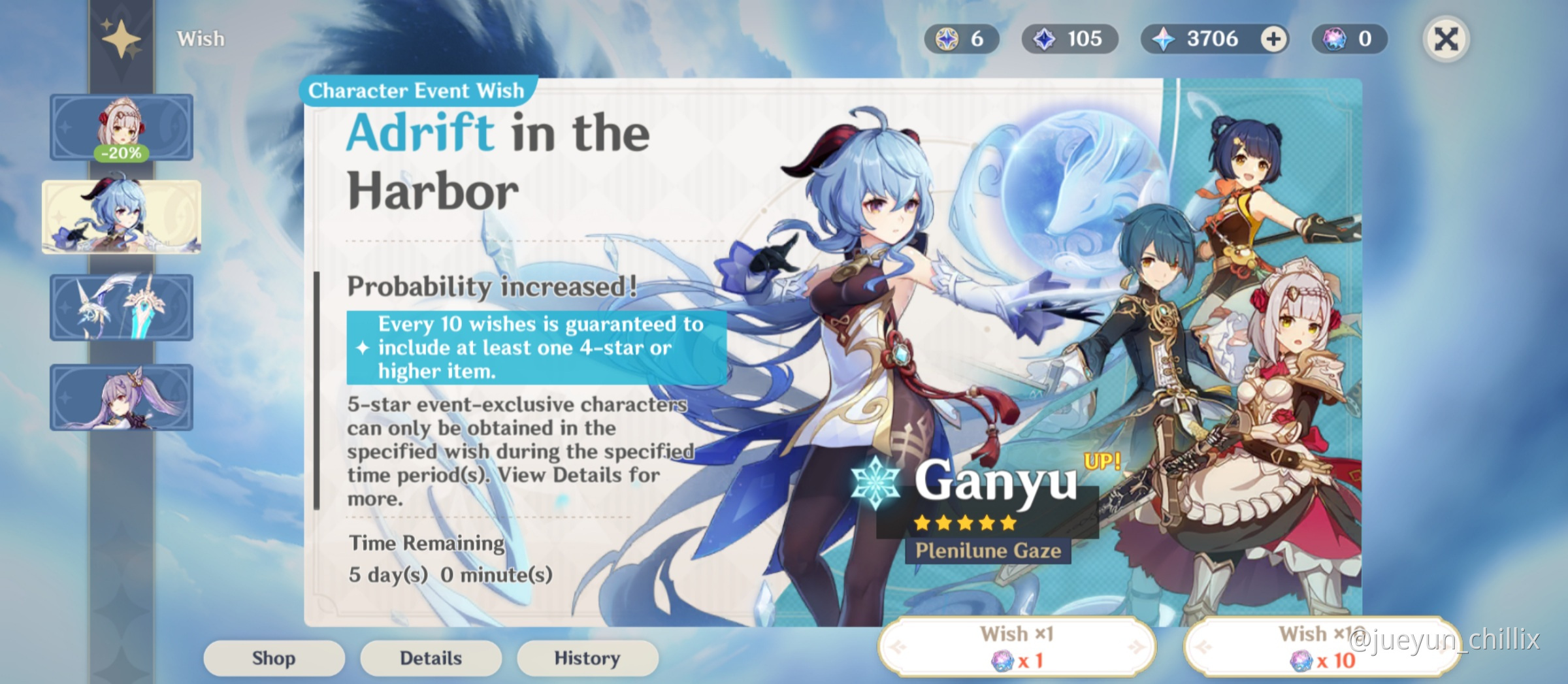Open the Shop from the bottom bar

[x=273, y=658]
